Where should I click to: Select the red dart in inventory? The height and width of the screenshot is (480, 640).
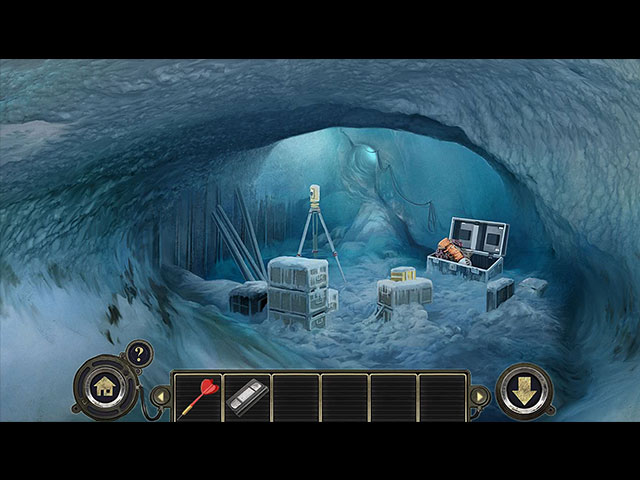(x=197, y=397)
